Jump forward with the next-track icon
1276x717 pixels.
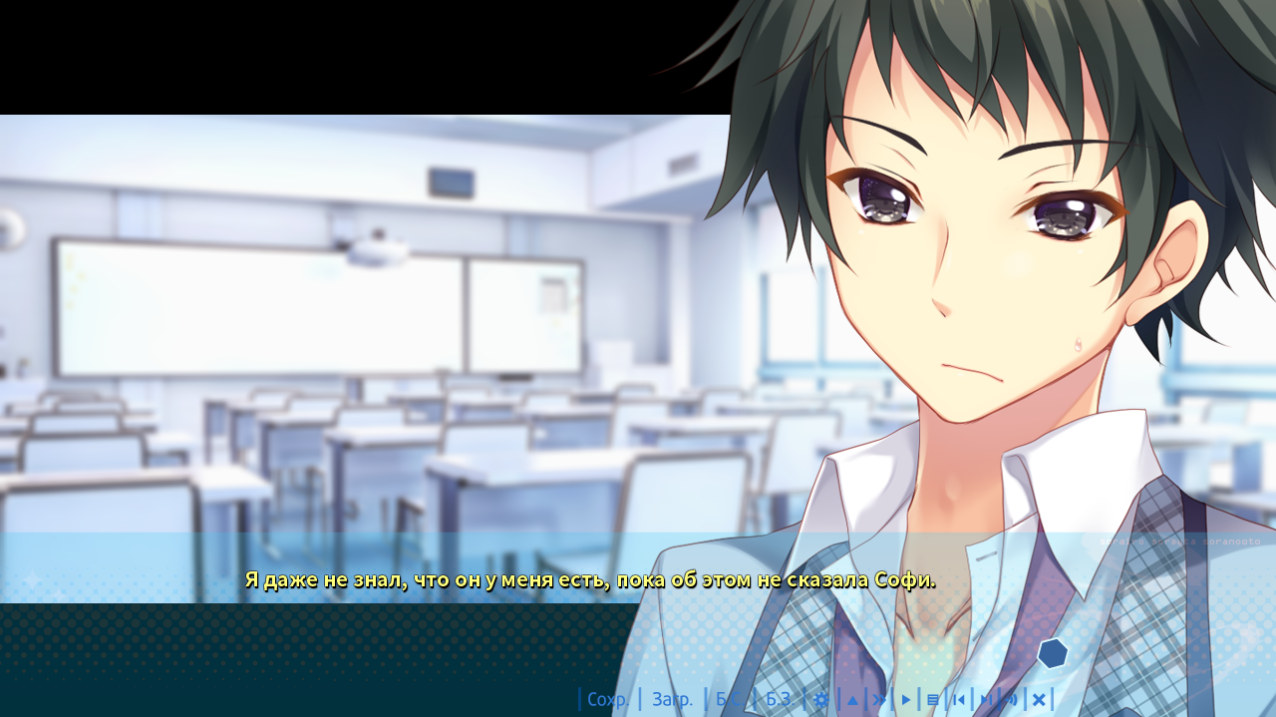click(986, 699)
